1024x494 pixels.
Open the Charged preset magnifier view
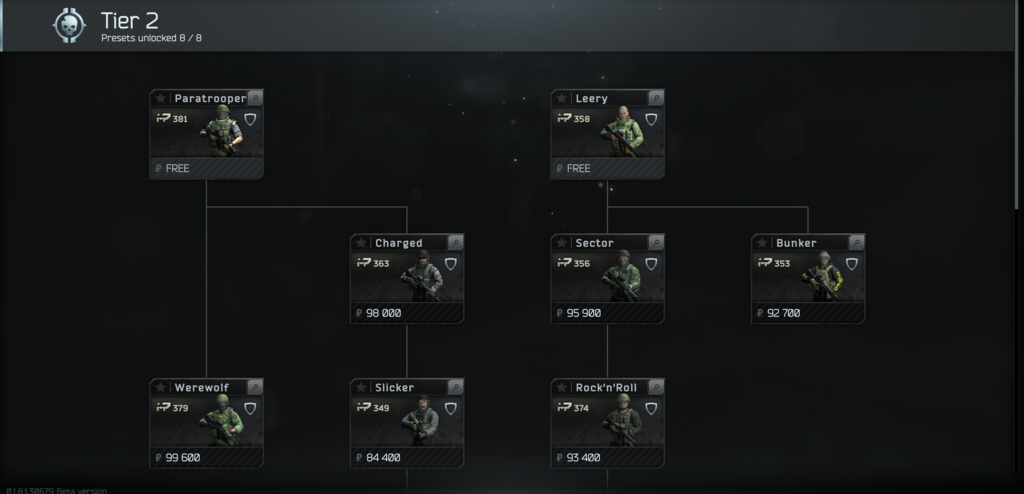pyautogui.click(x=455, y=243)
